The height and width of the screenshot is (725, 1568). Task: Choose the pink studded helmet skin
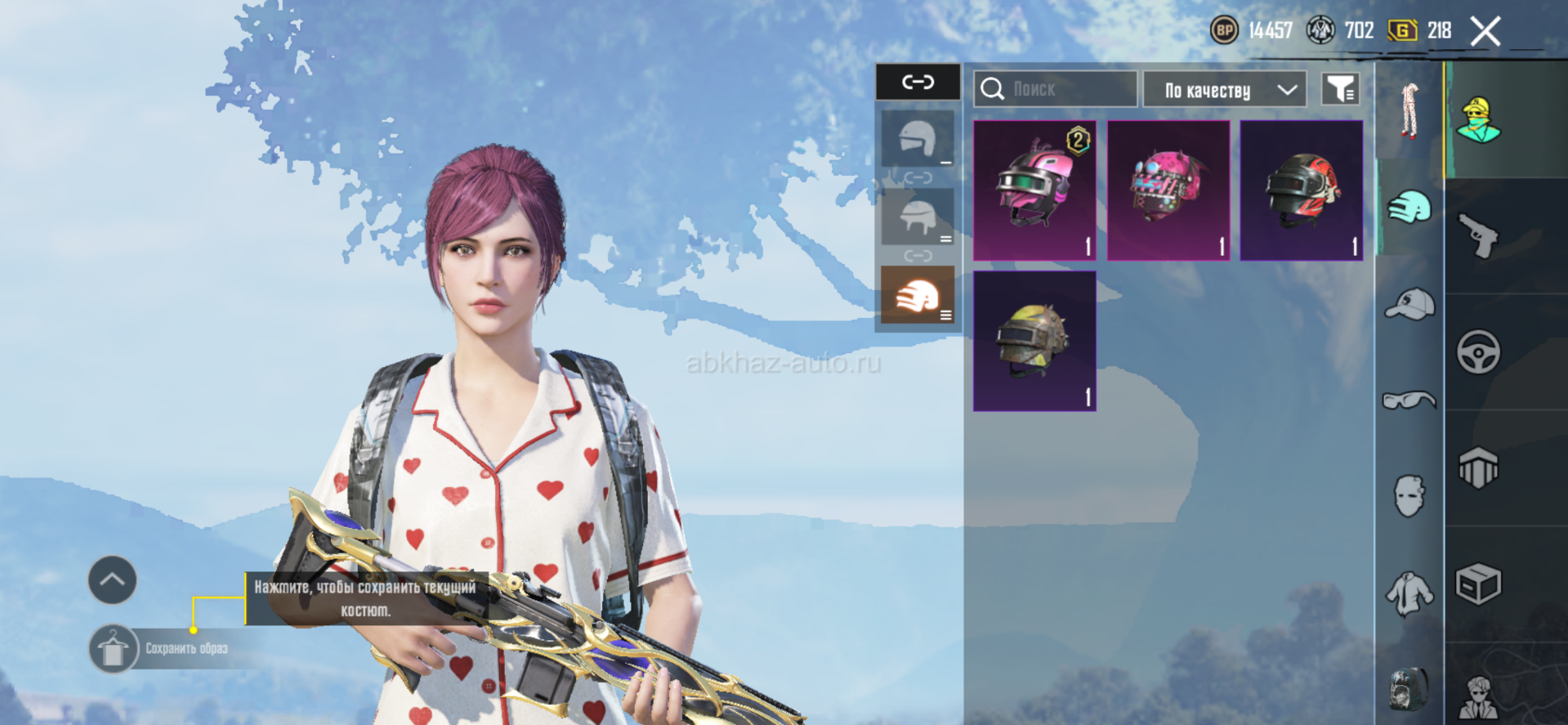click(1168, 190)
